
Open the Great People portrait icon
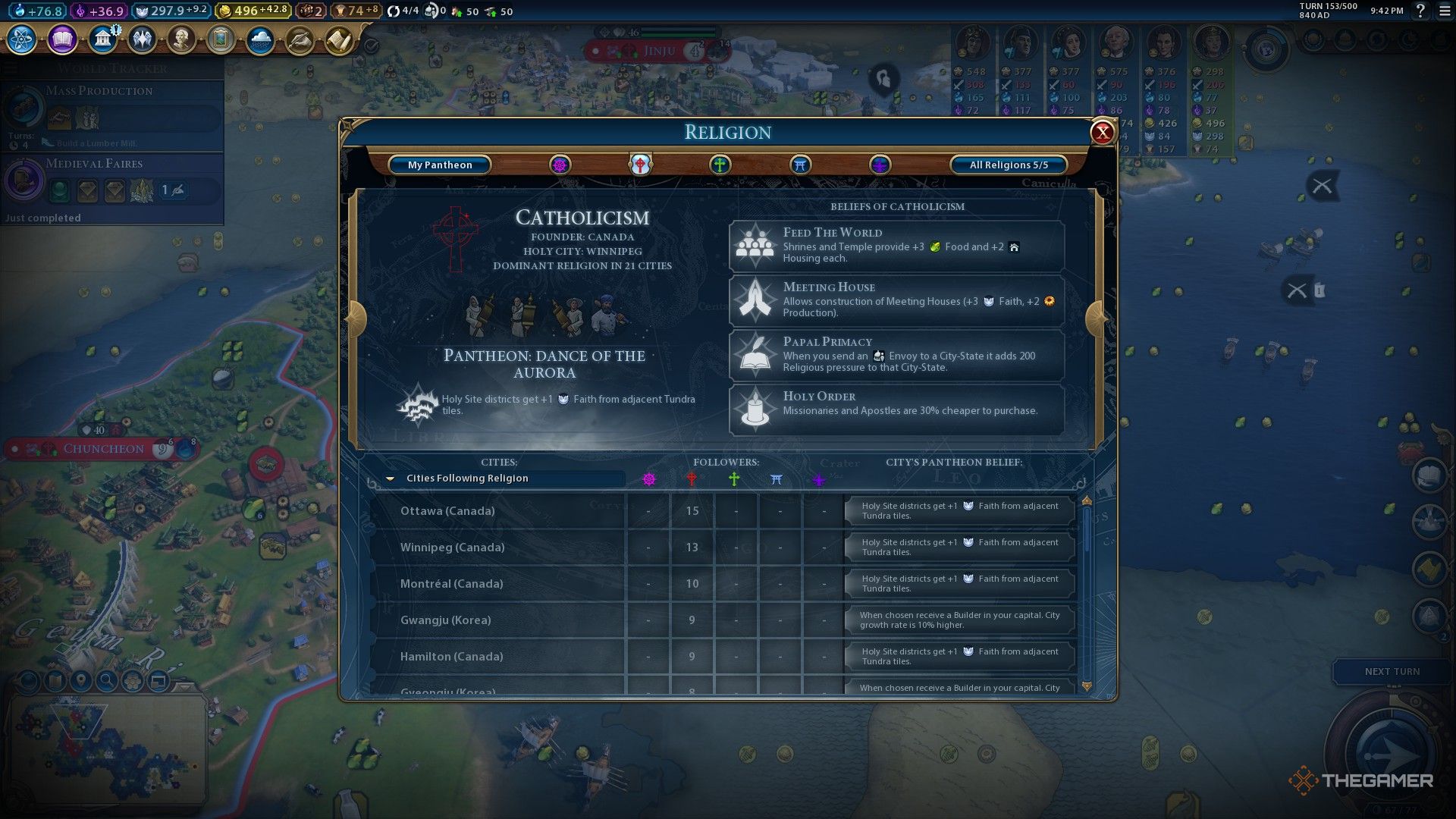(180, 39)
